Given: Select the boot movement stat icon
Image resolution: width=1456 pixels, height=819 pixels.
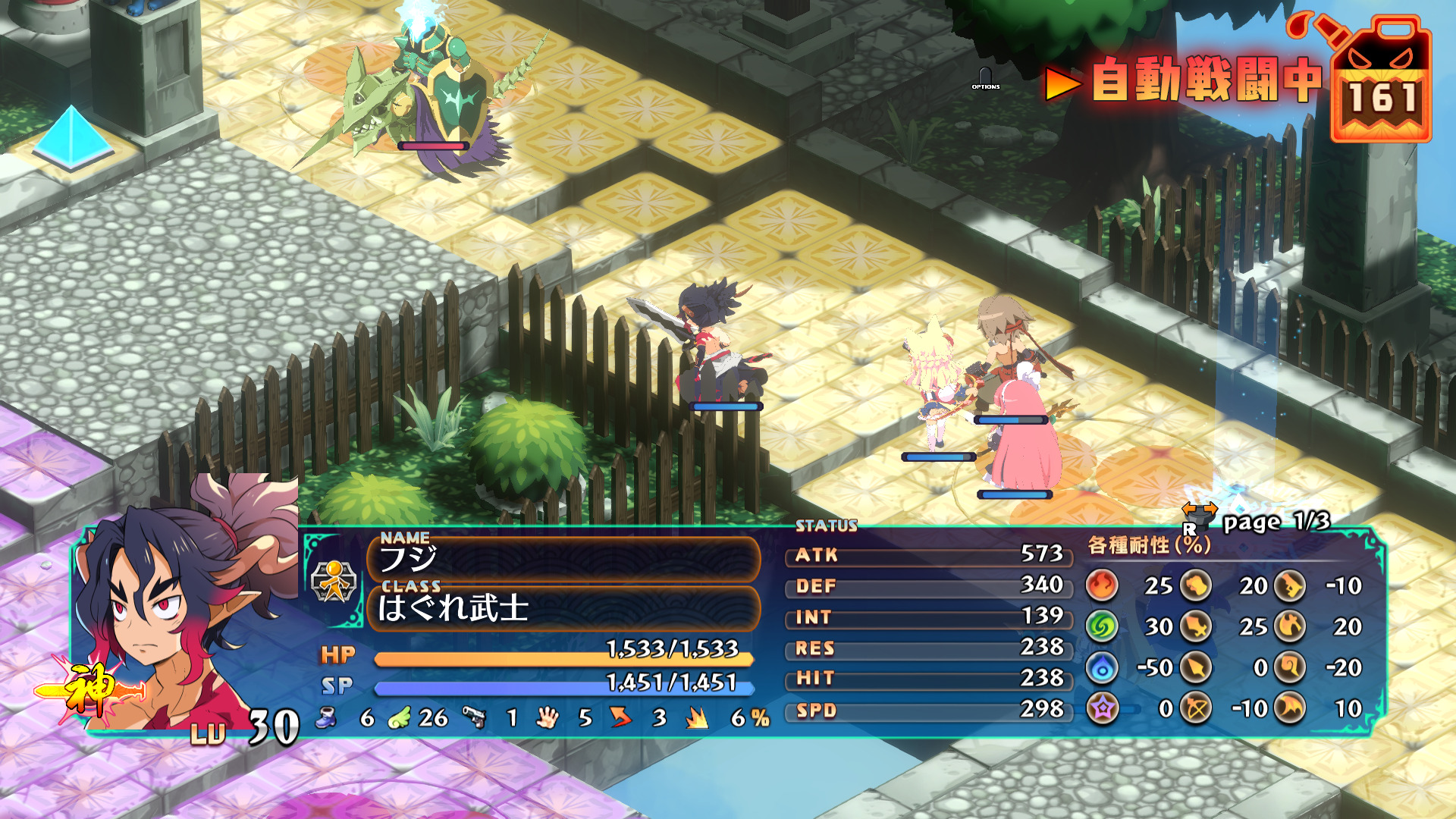Looking at the screenshot, I should click(327, 717).
